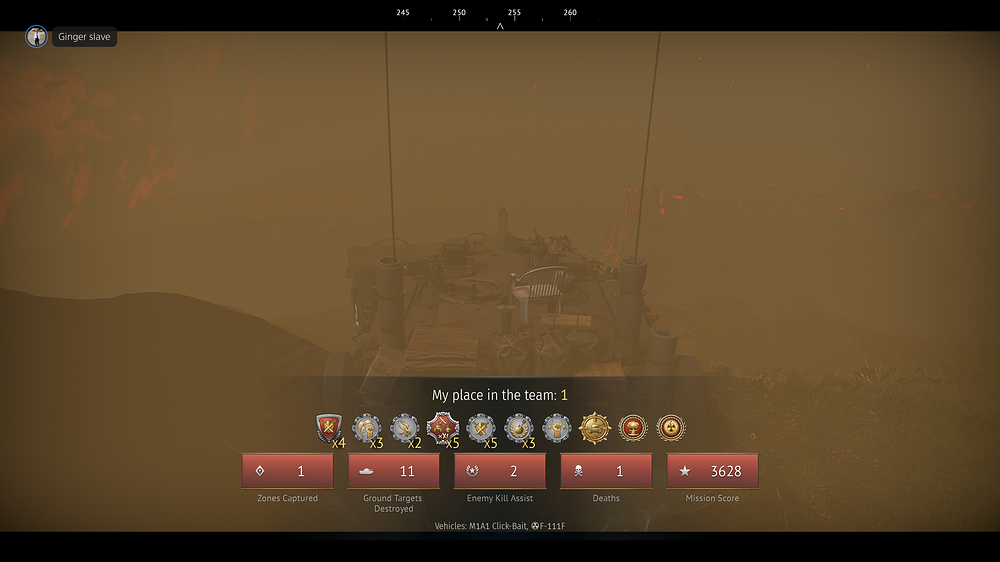Choose the silver raised-fist award medal
1000x562 pixels.
[557, 429]
